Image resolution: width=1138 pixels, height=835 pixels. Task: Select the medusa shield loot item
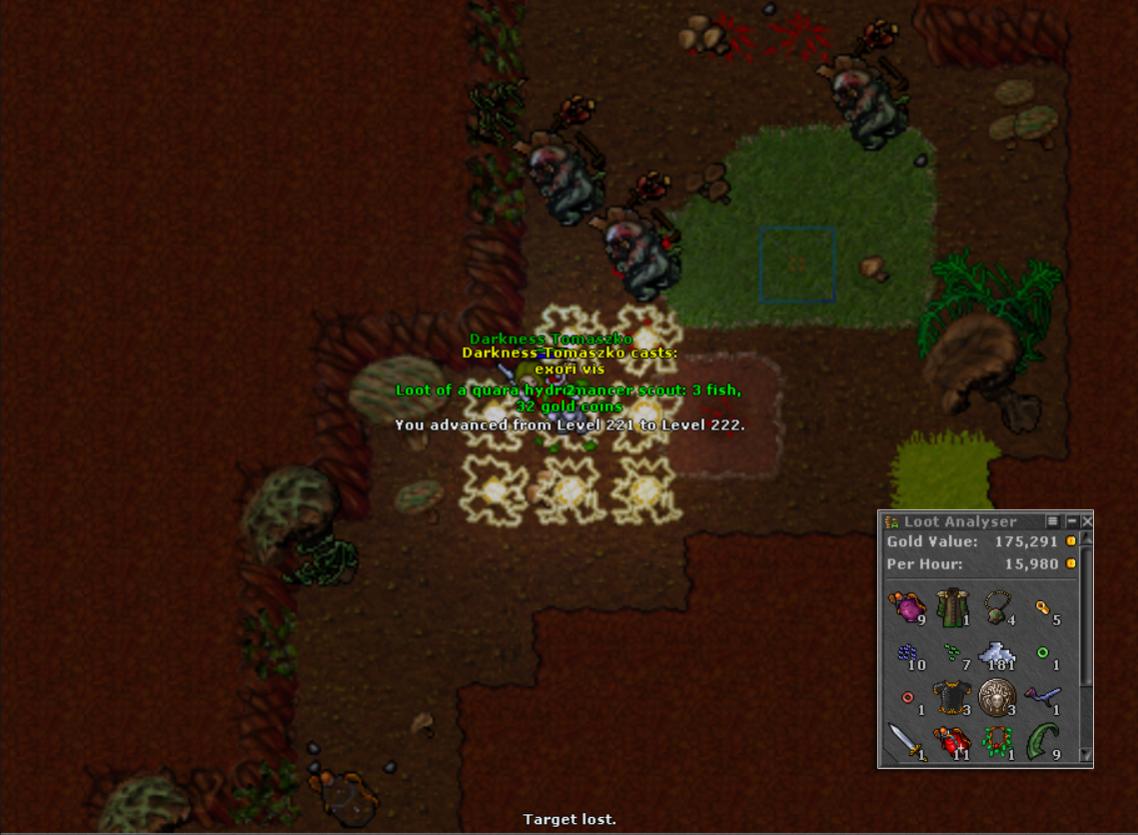(x=998, y=698)
